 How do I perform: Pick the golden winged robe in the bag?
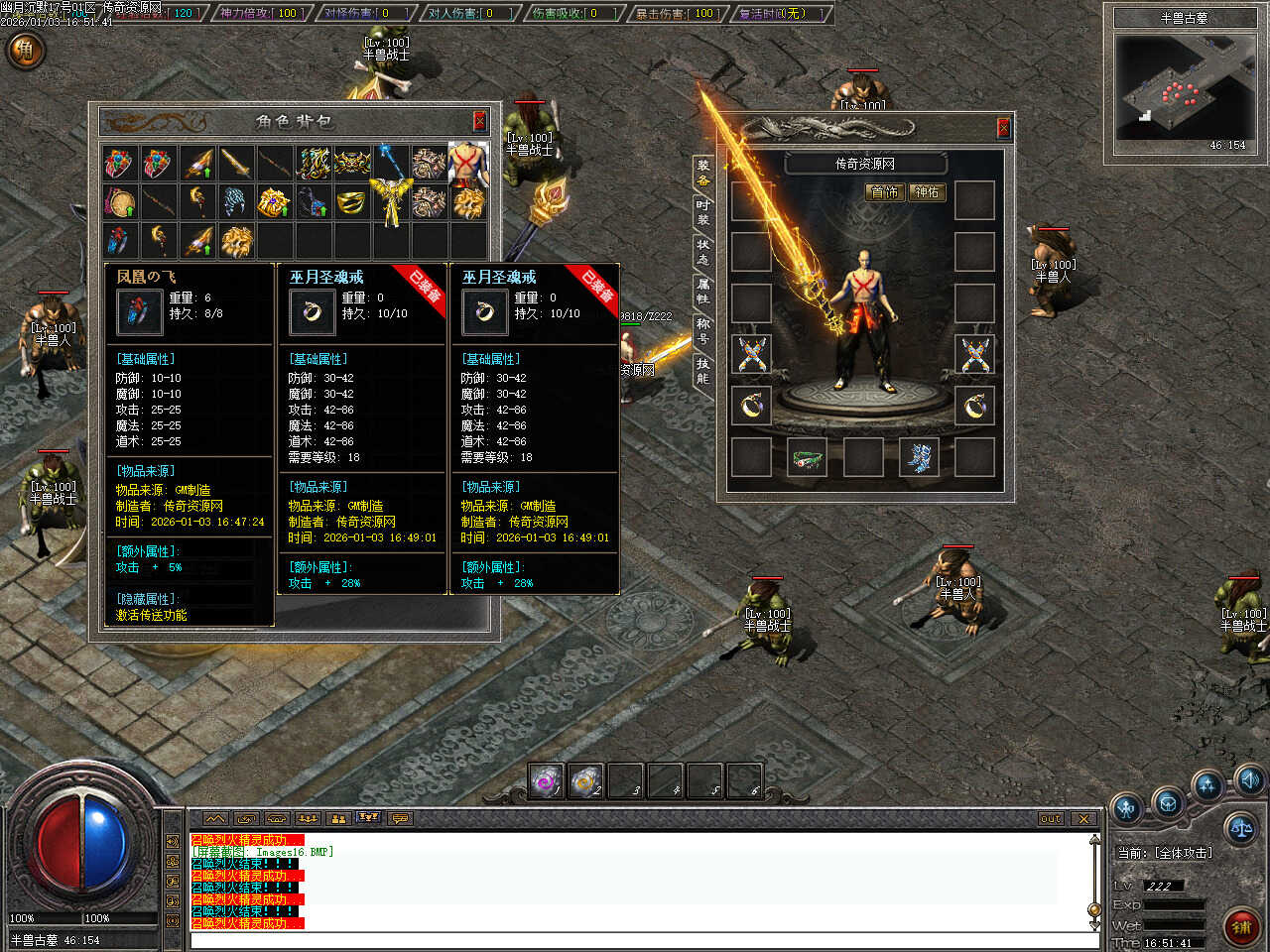(390, 202)
